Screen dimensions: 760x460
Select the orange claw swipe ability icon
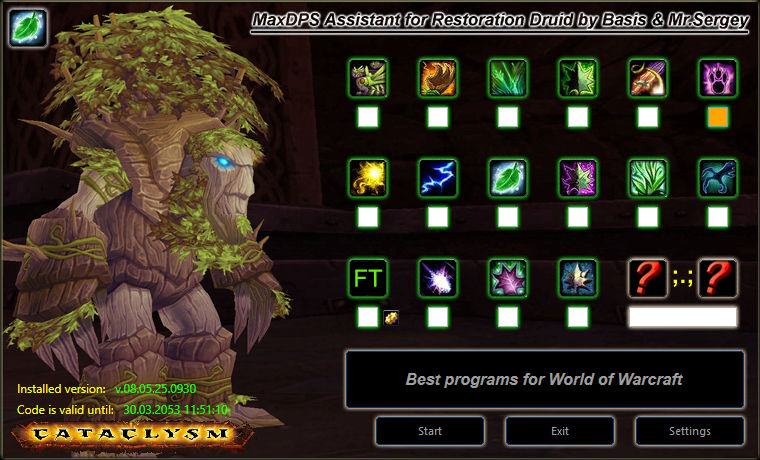click(x=438, y=78)
